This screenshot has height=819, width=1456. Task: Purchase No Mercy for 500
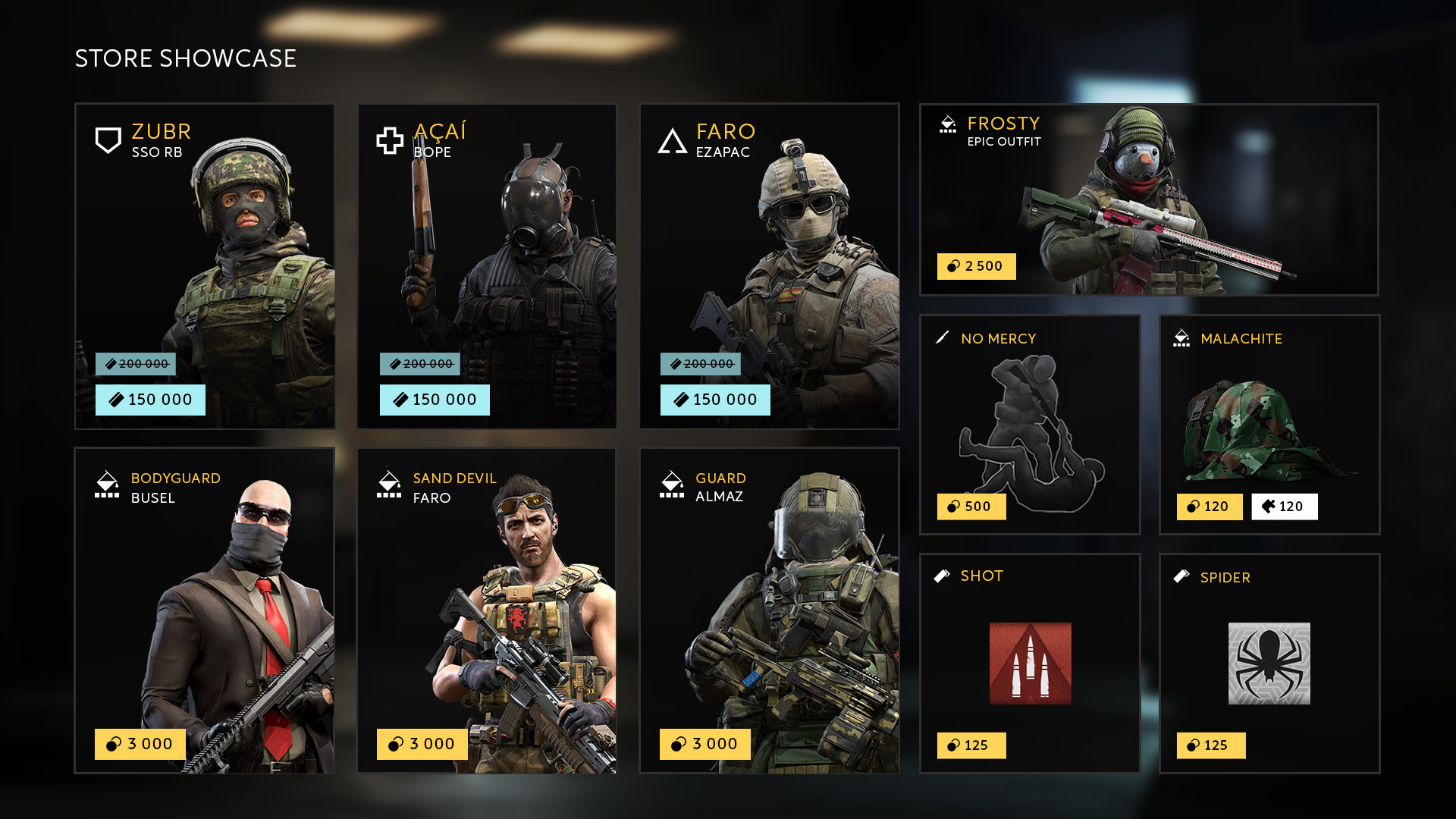[971, 507]
